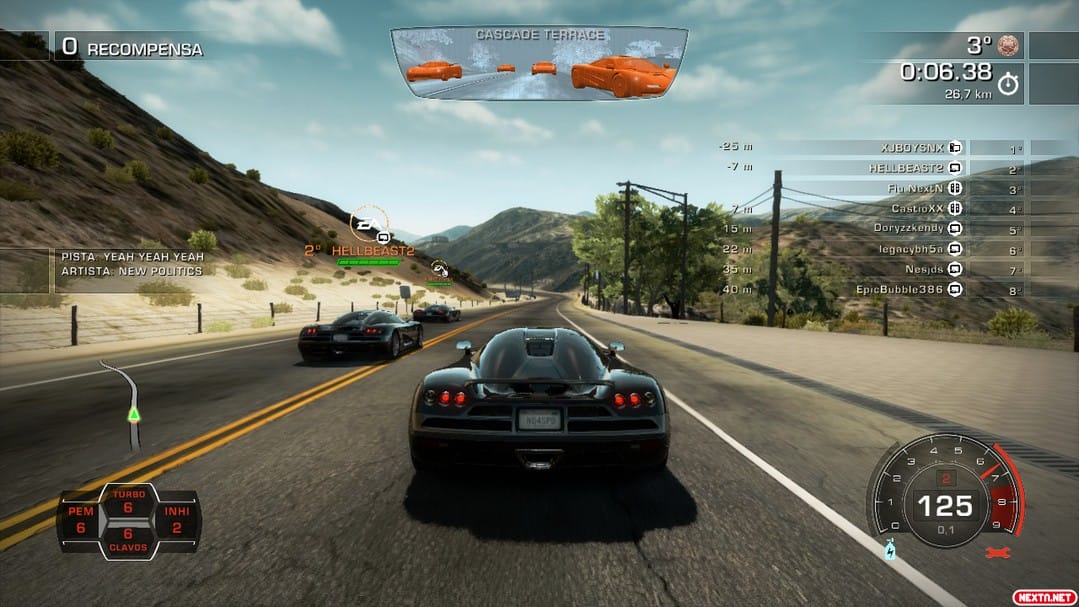Click the nitrous lightning icon by speedometer

[890, 549]
